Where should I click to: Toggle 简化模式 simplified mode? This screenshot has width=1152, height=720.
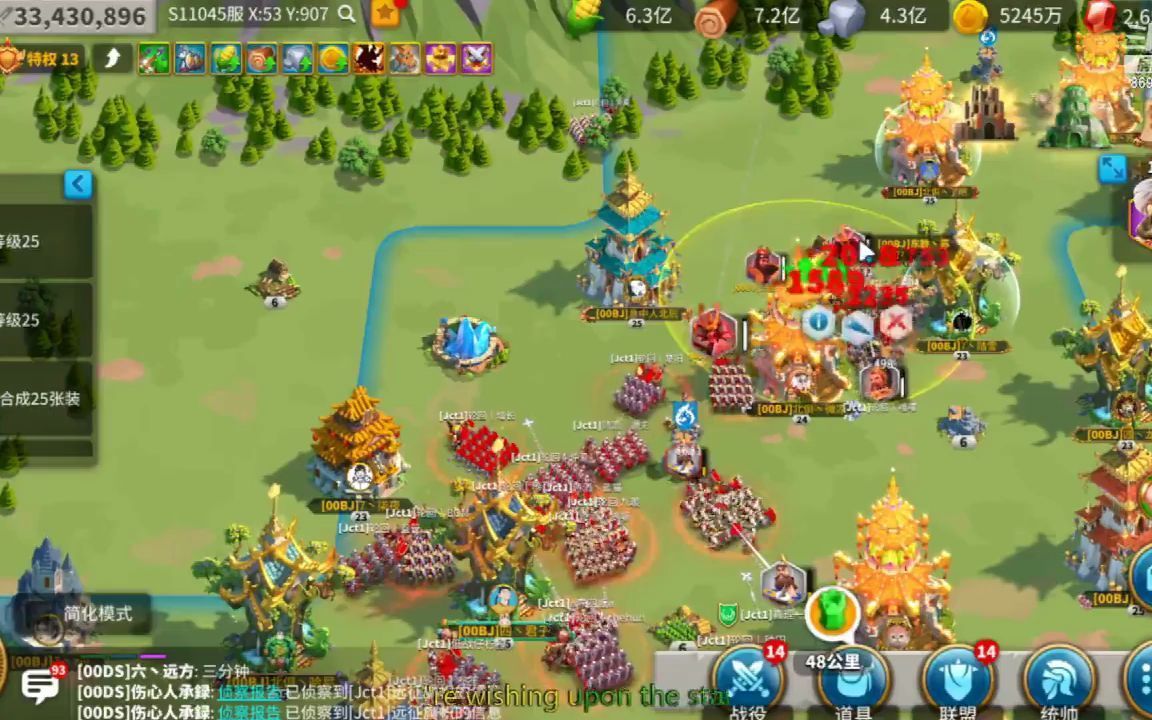click(97, 614)
